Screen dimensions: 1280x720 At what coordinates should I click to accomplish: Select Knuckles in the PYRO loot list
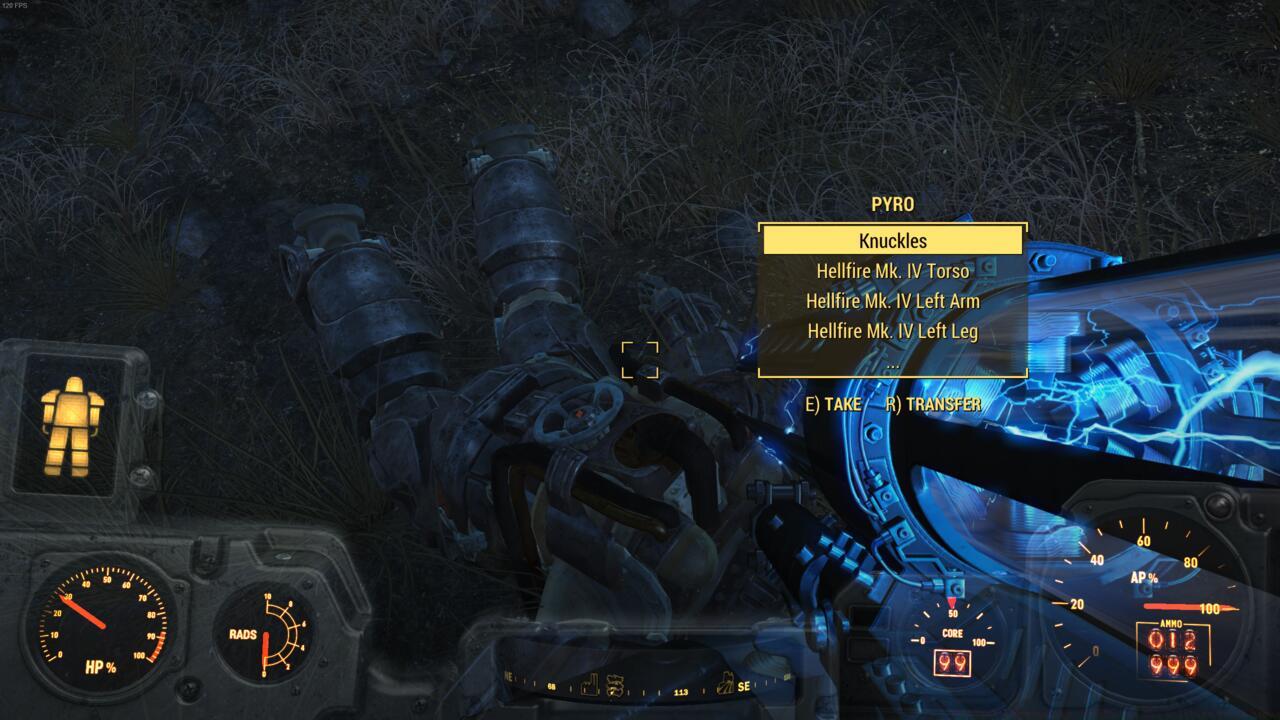(891, 240)
